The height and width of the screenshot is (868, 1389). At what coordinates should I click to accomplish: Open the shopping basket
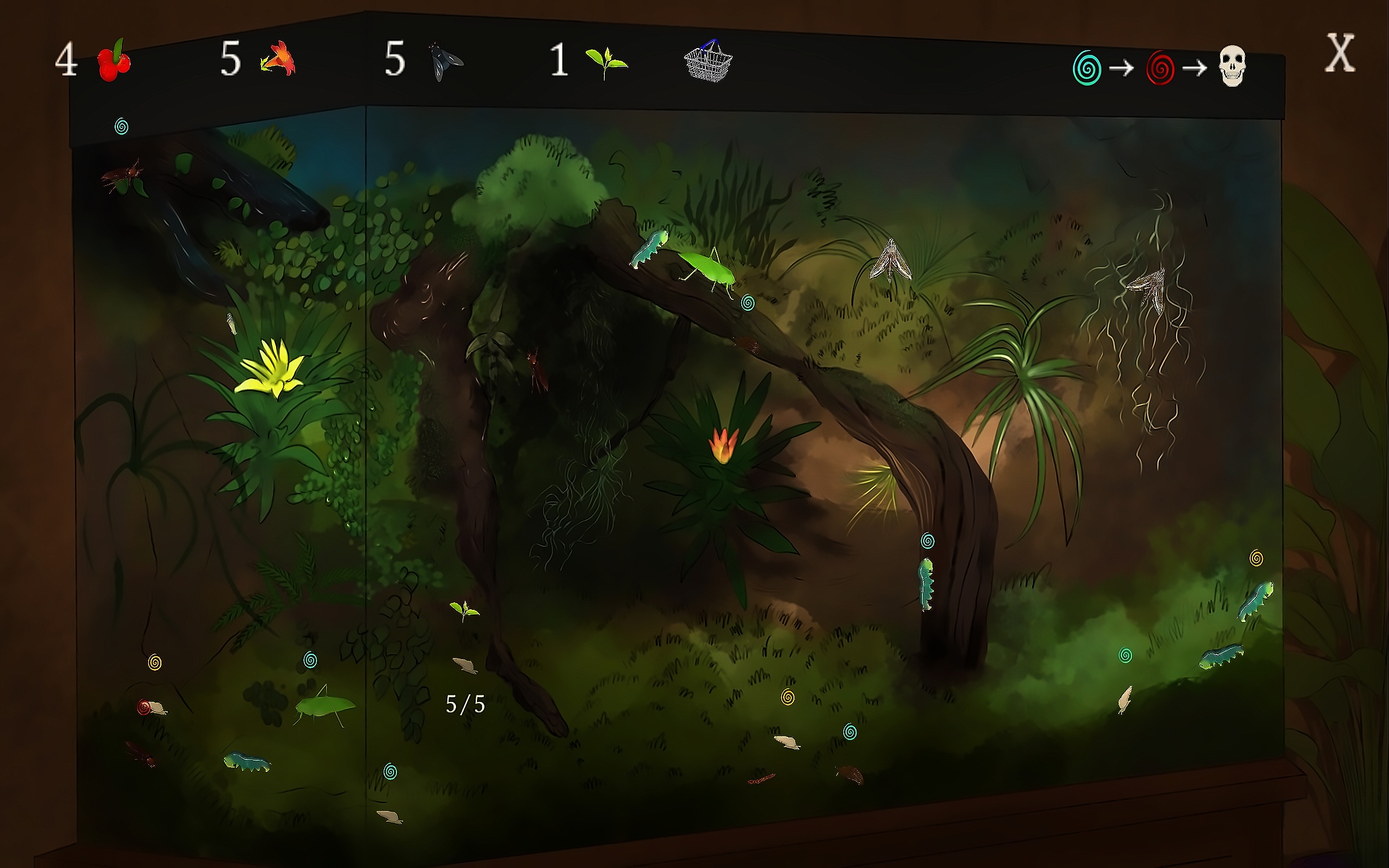pos(708,61)
